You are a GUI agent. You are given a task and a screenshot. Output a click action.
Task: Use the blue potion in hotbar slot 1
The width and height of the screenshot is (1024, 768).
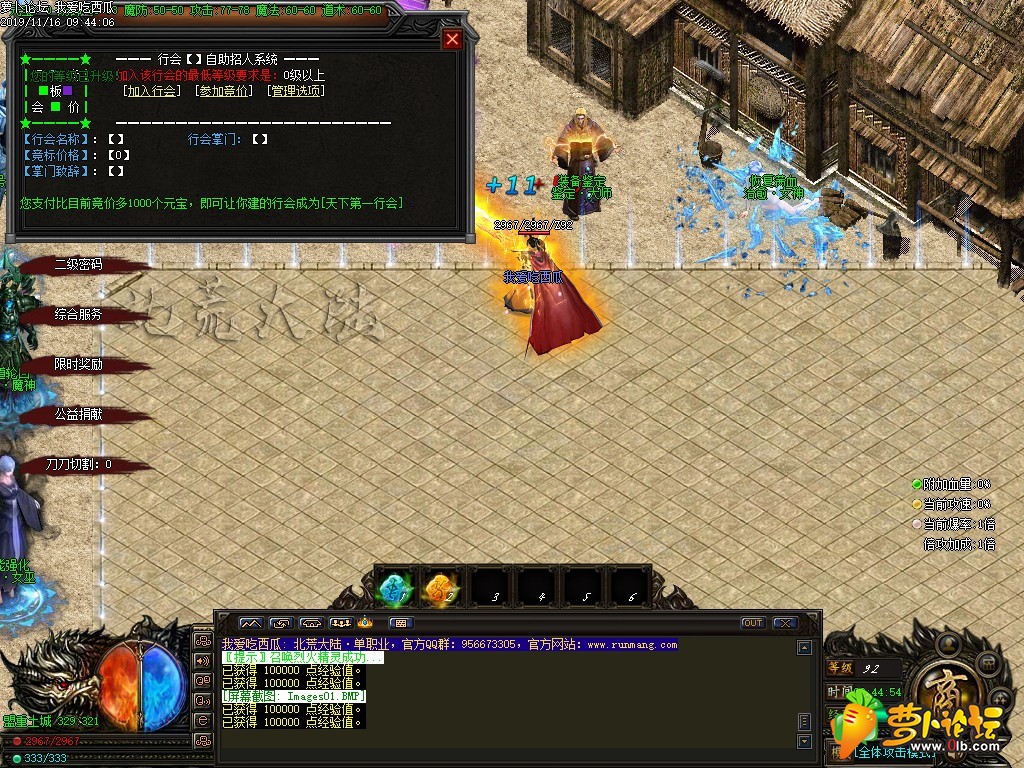coord(394,587)
